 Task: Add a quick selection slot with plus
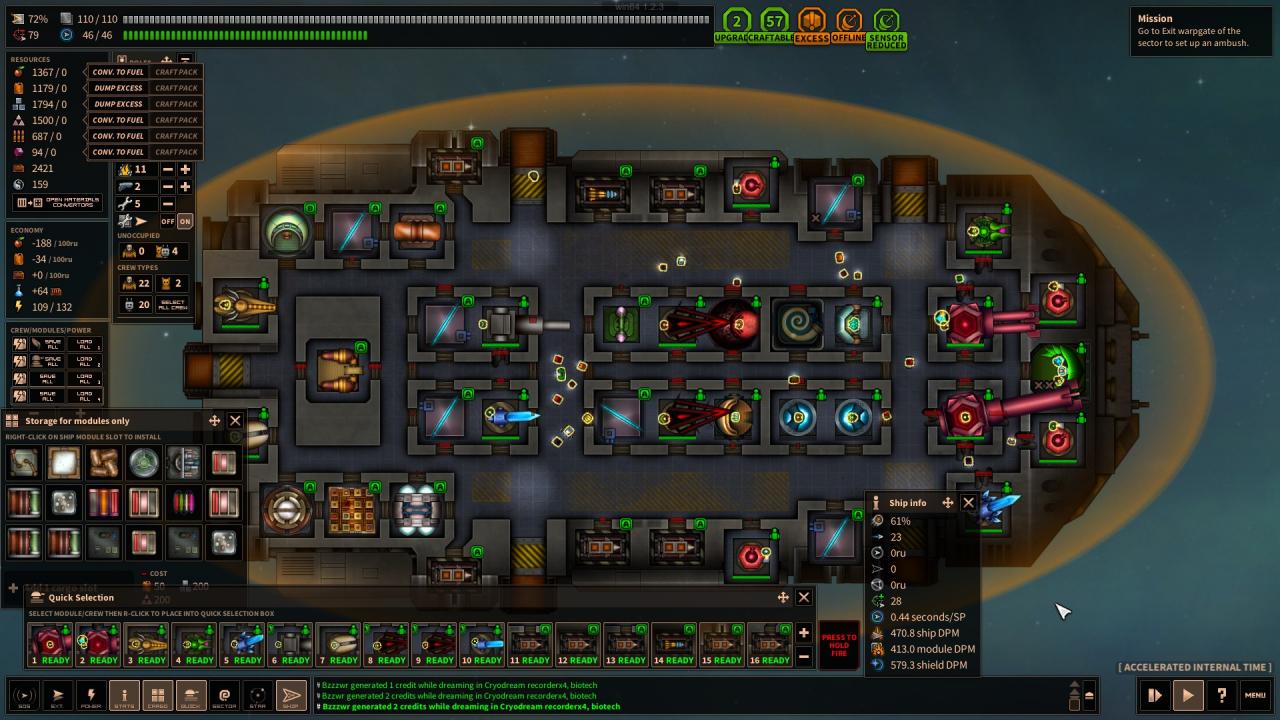pos(803,633)
